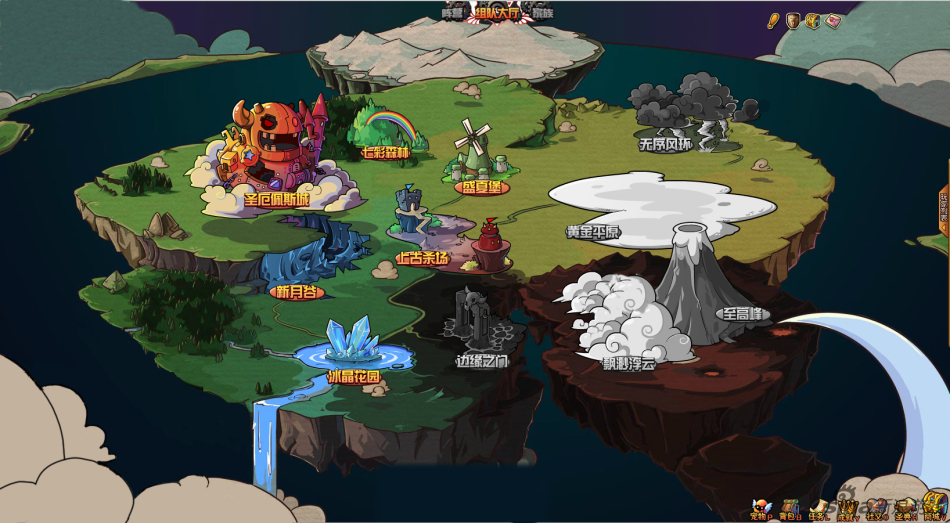The image size is (950, 523).
Task: Open the 组队大厅 team hall button
Action: (499, 13)
